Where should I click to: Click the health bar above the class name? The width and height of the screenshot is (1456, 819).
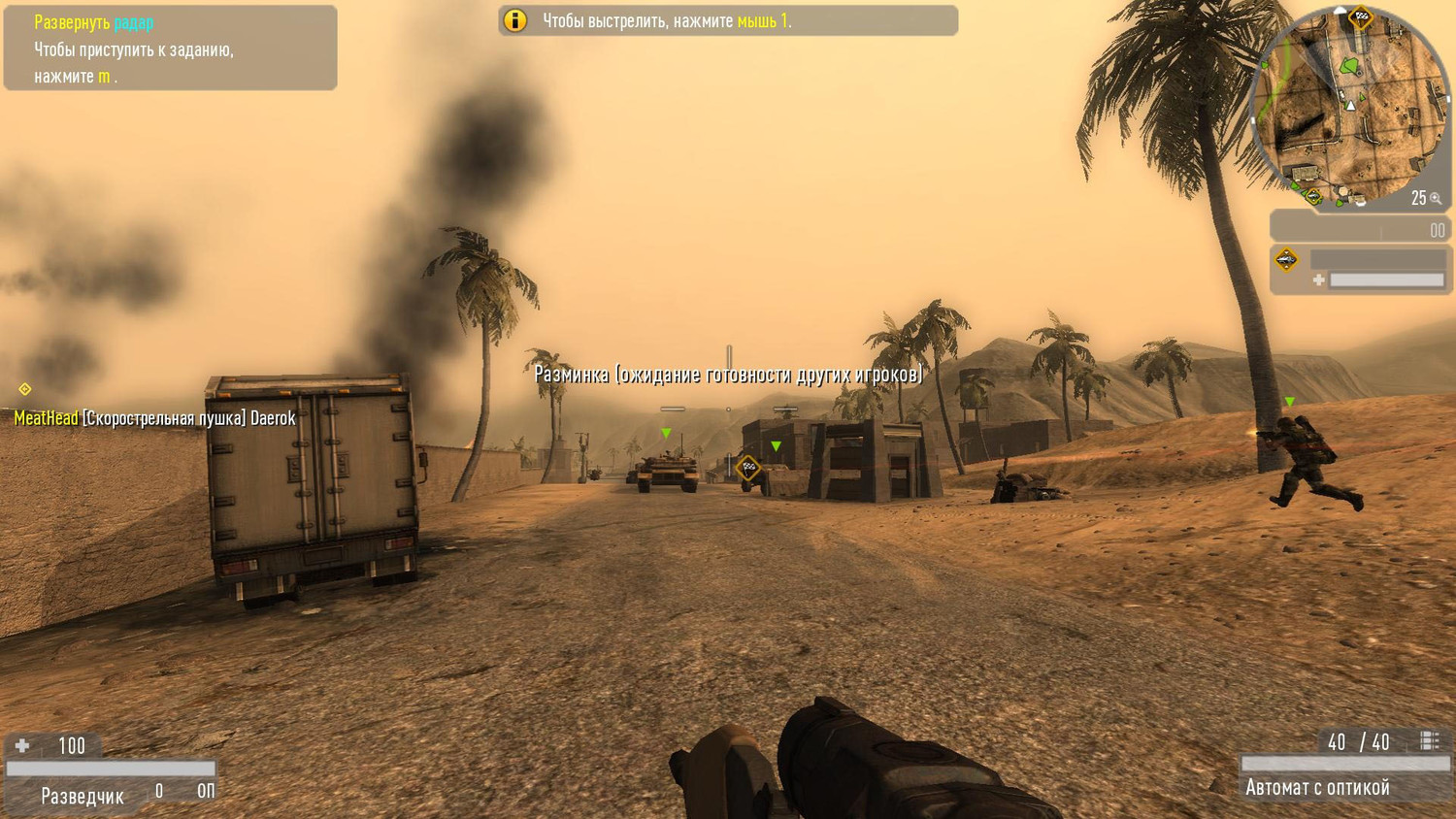tap(110, 769)
